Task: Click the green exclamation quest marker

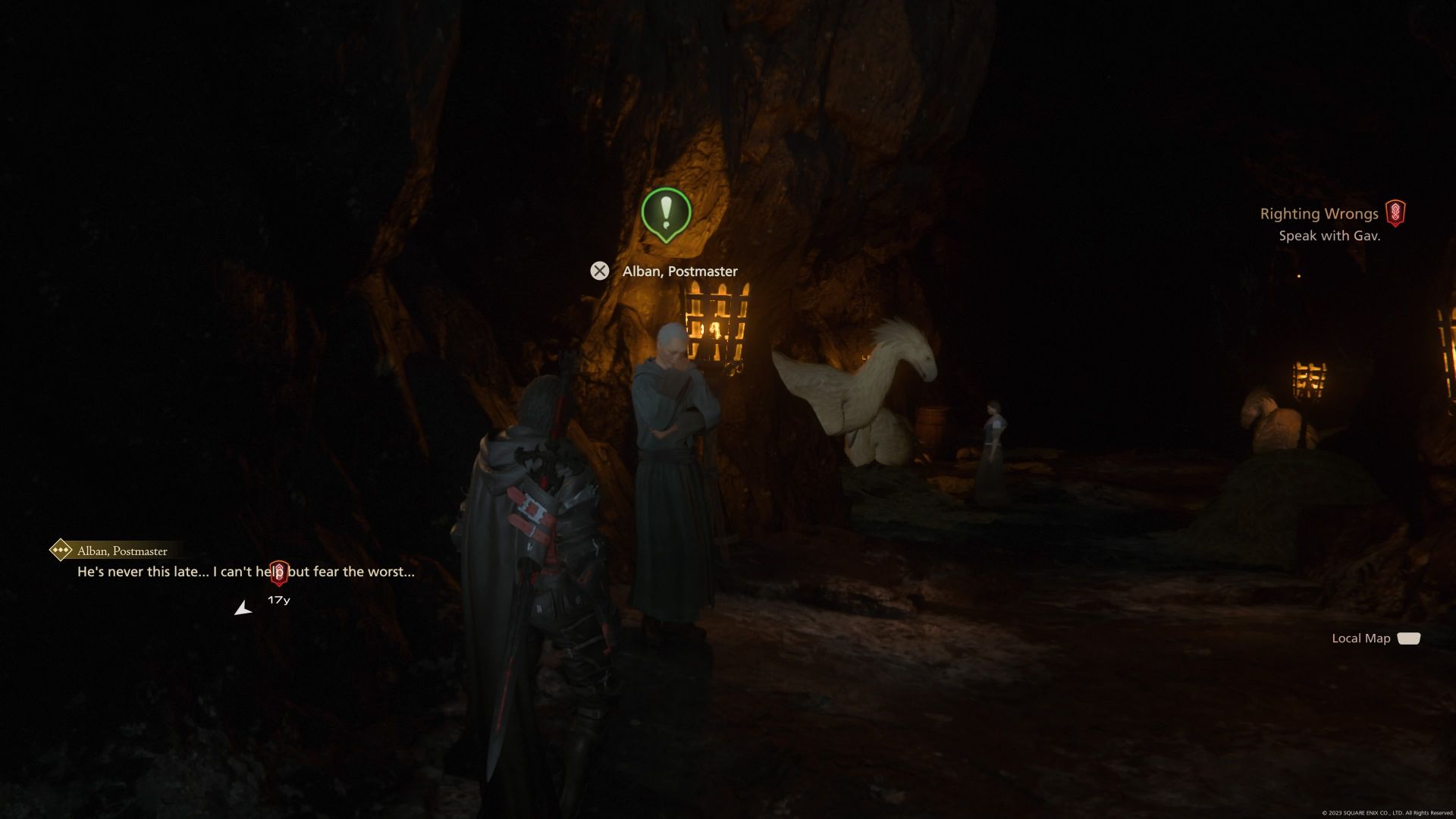Action: (x=667, y=215)
